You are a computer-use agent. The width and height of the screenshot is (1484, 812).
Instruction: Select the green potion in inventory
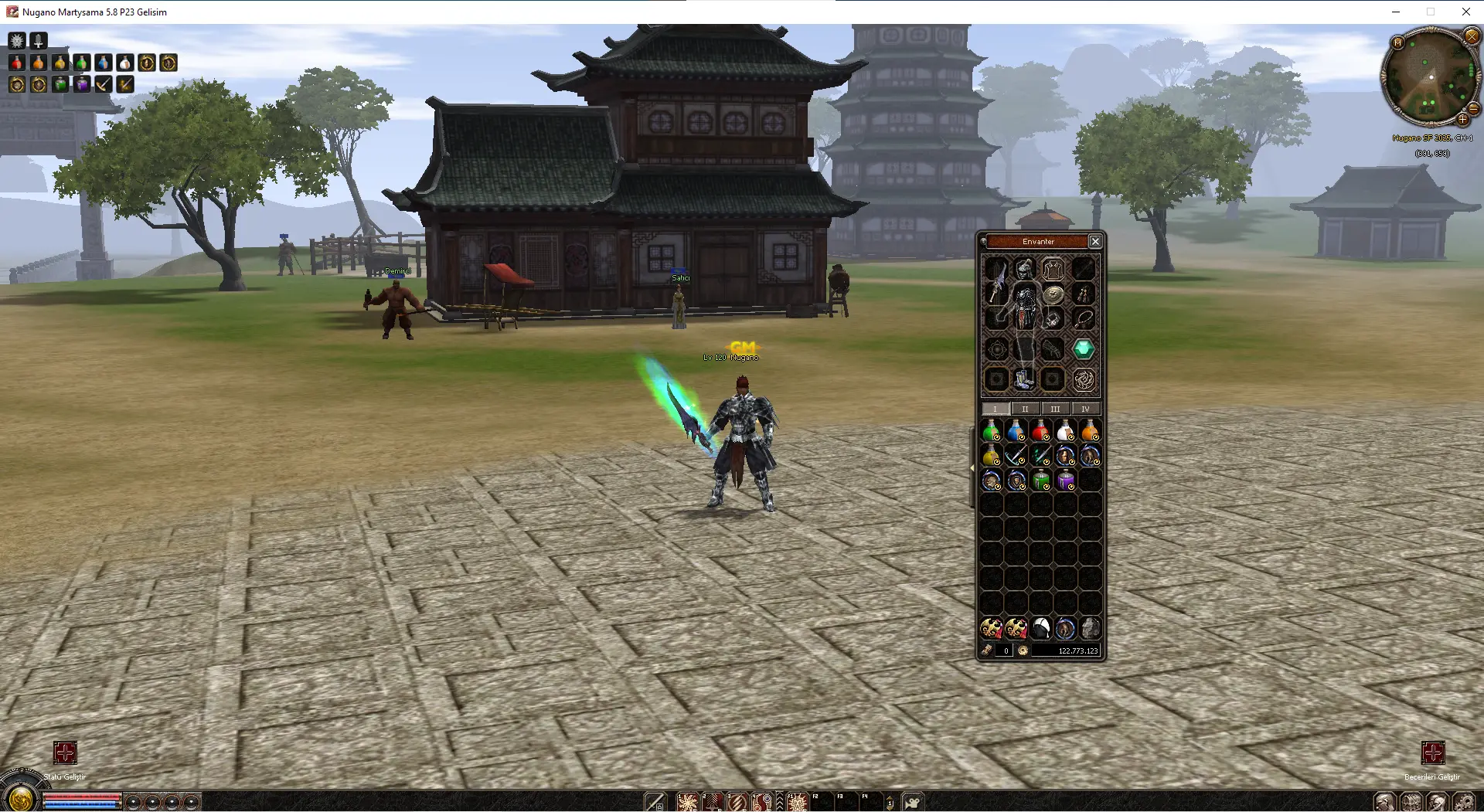(992, 431)
